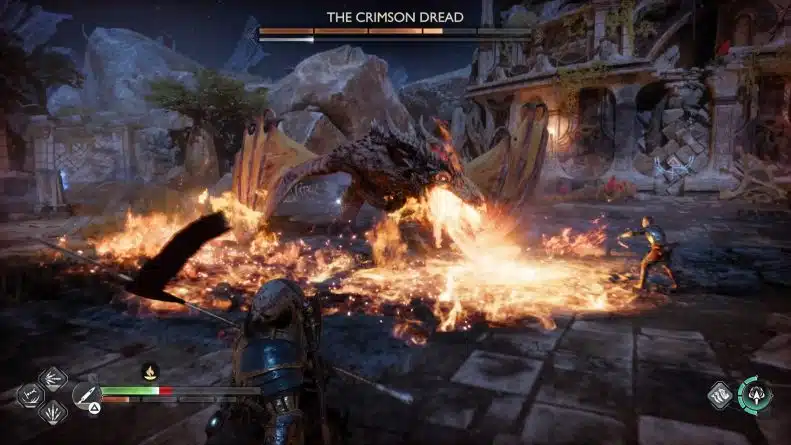Screen dimensions: 791x445
Task: Trigger the bottom diamond skill icon
Action: (x=52, y=412)
